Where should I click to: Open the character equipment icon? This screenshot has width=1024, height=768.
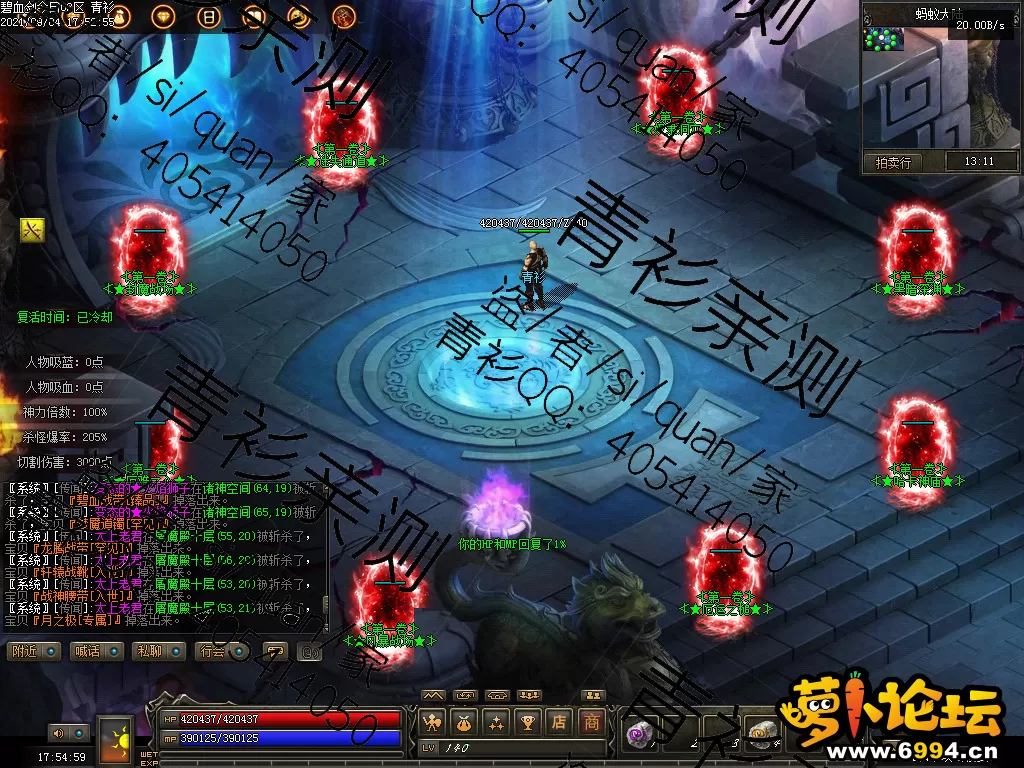click(x=433, y=720)
